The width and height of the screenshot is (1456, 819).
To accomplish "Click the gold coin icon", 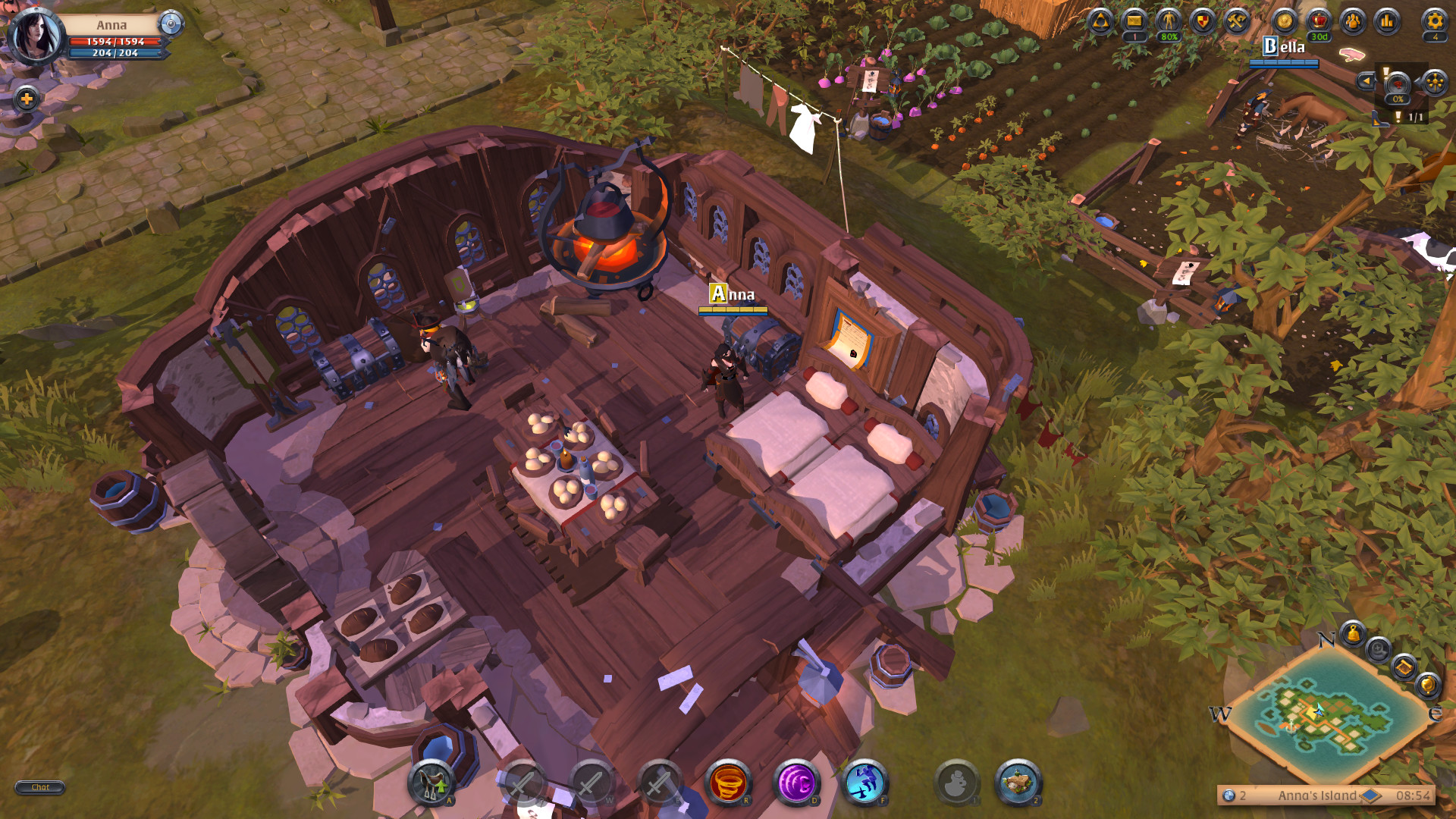I will 1285,21.
